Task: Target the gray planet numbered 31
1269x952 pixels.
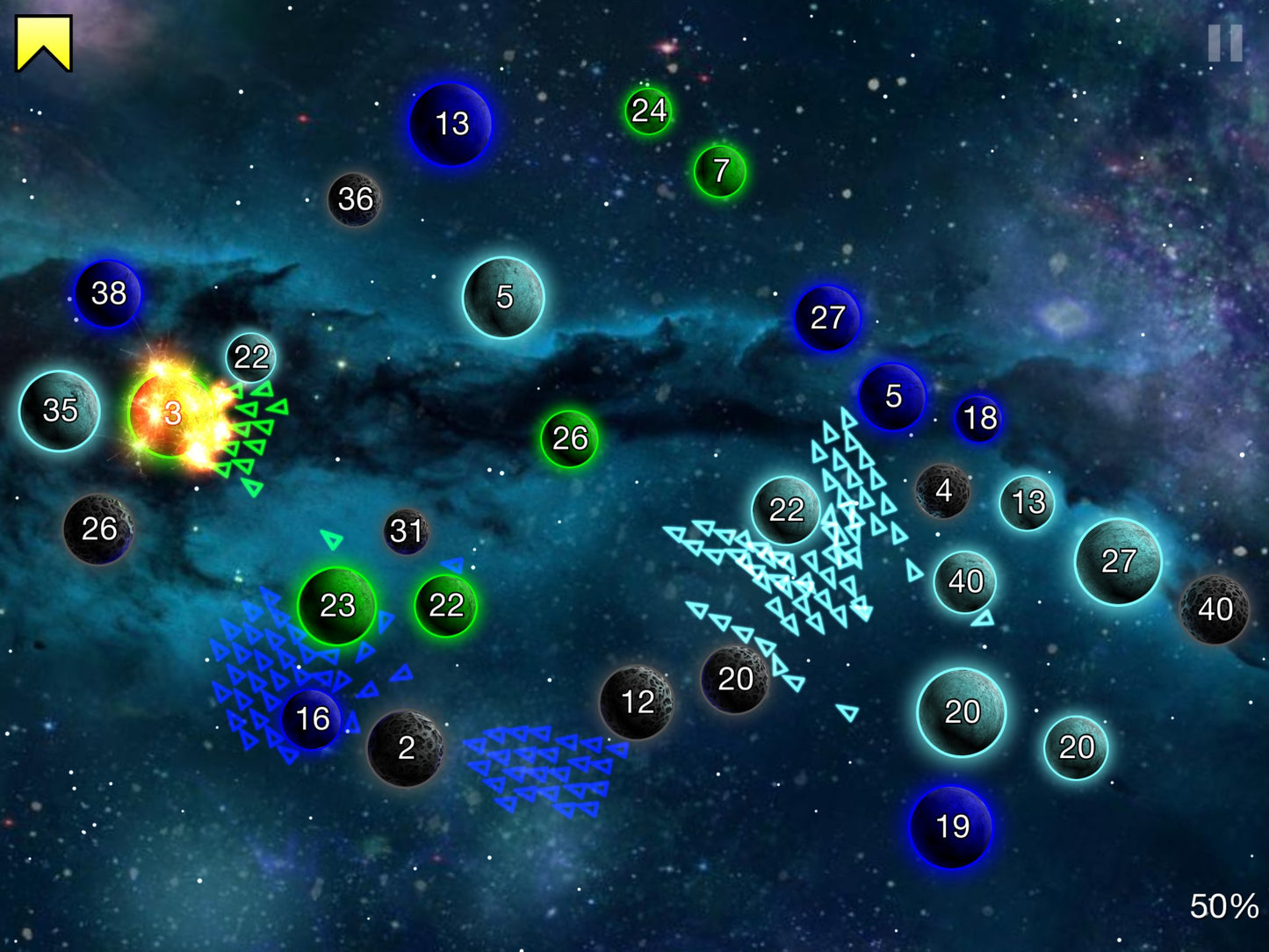Action: (x=406, y=530)
